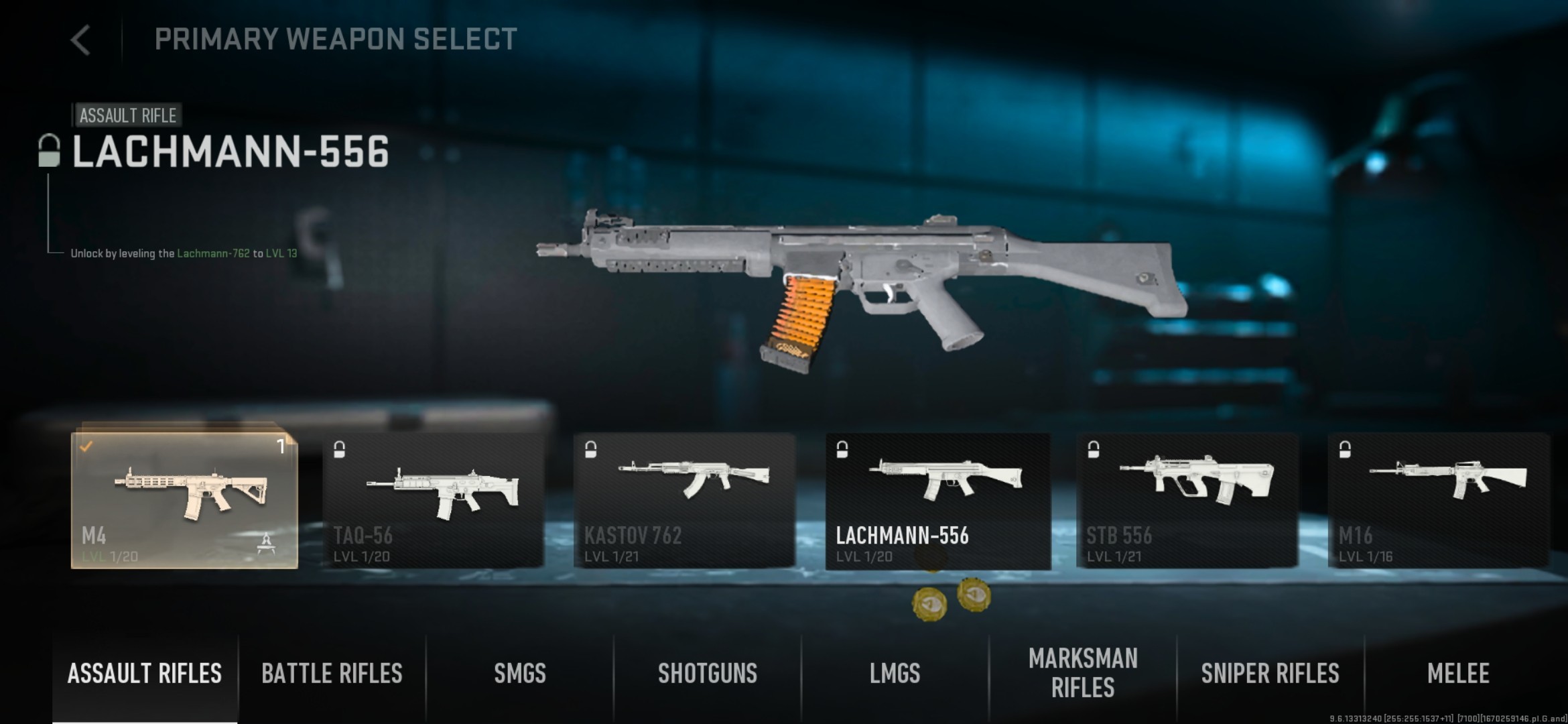Open the Melee weapons tab
The image size is (1568, 724).
pos(1458,674)
